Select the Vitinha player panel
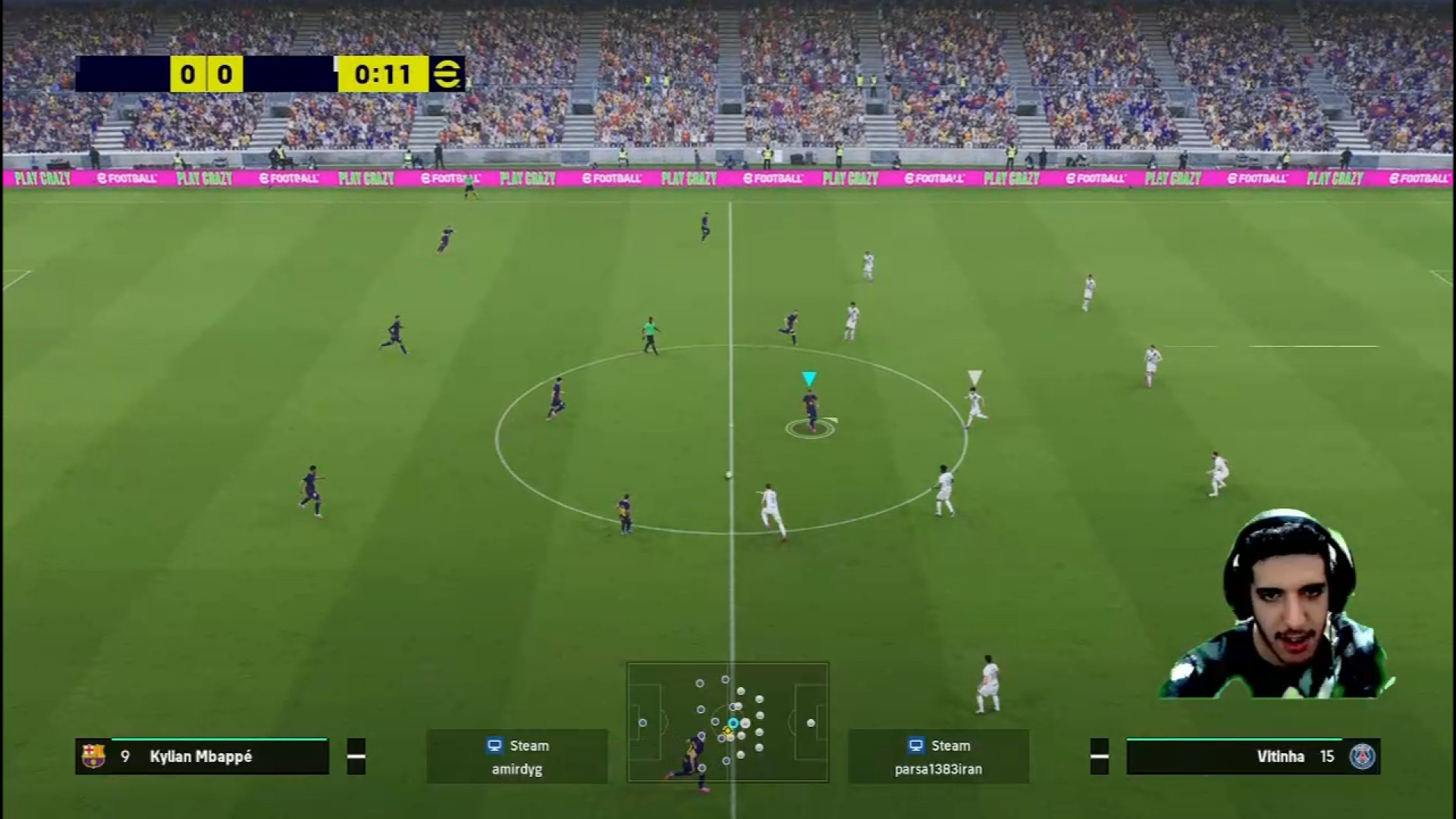Viewport: 1456px width, 819px height. click(x=1253, y=756)
